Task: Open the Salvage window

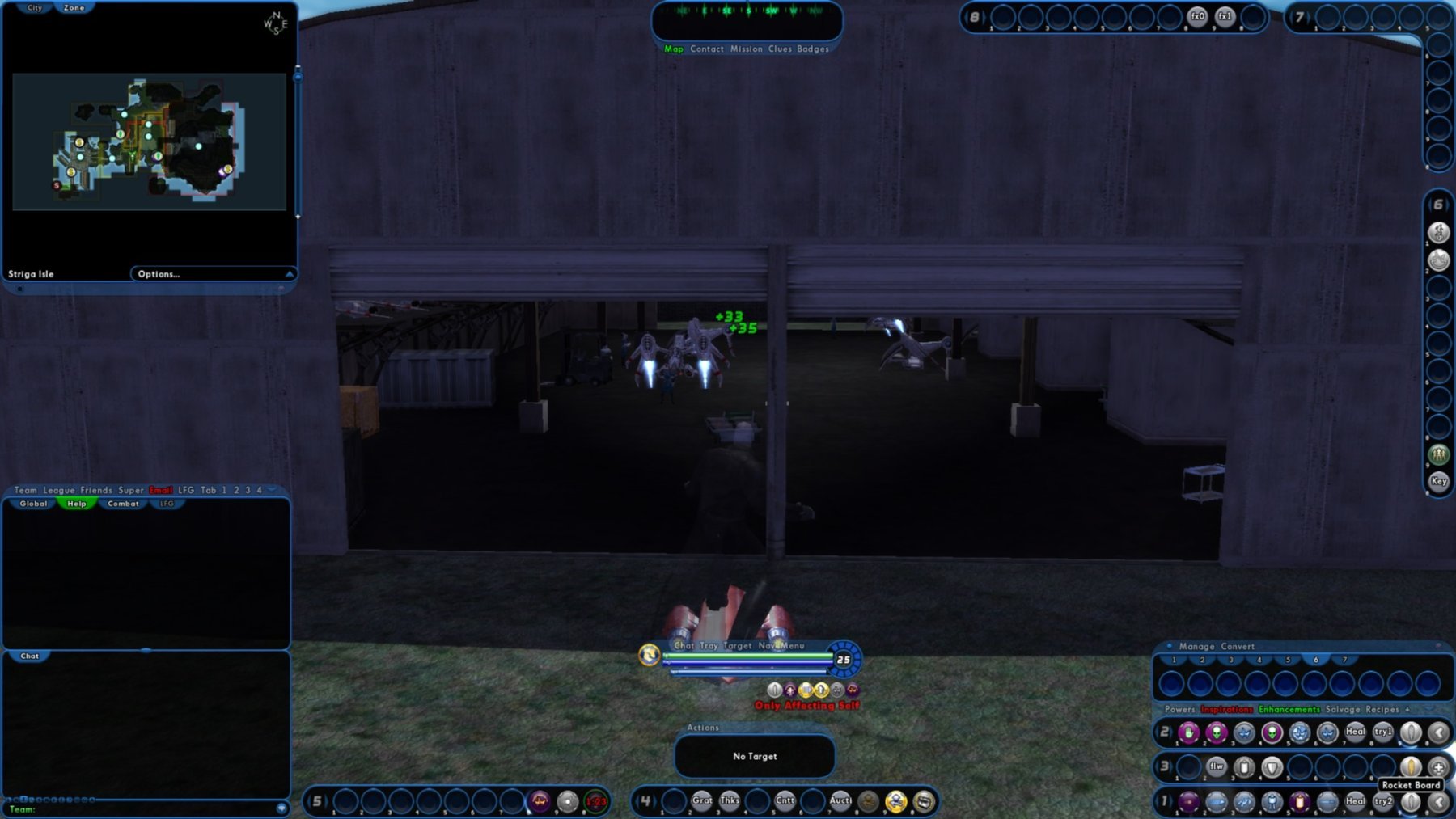Action: pyautogui.click(x=1342, y=710)
